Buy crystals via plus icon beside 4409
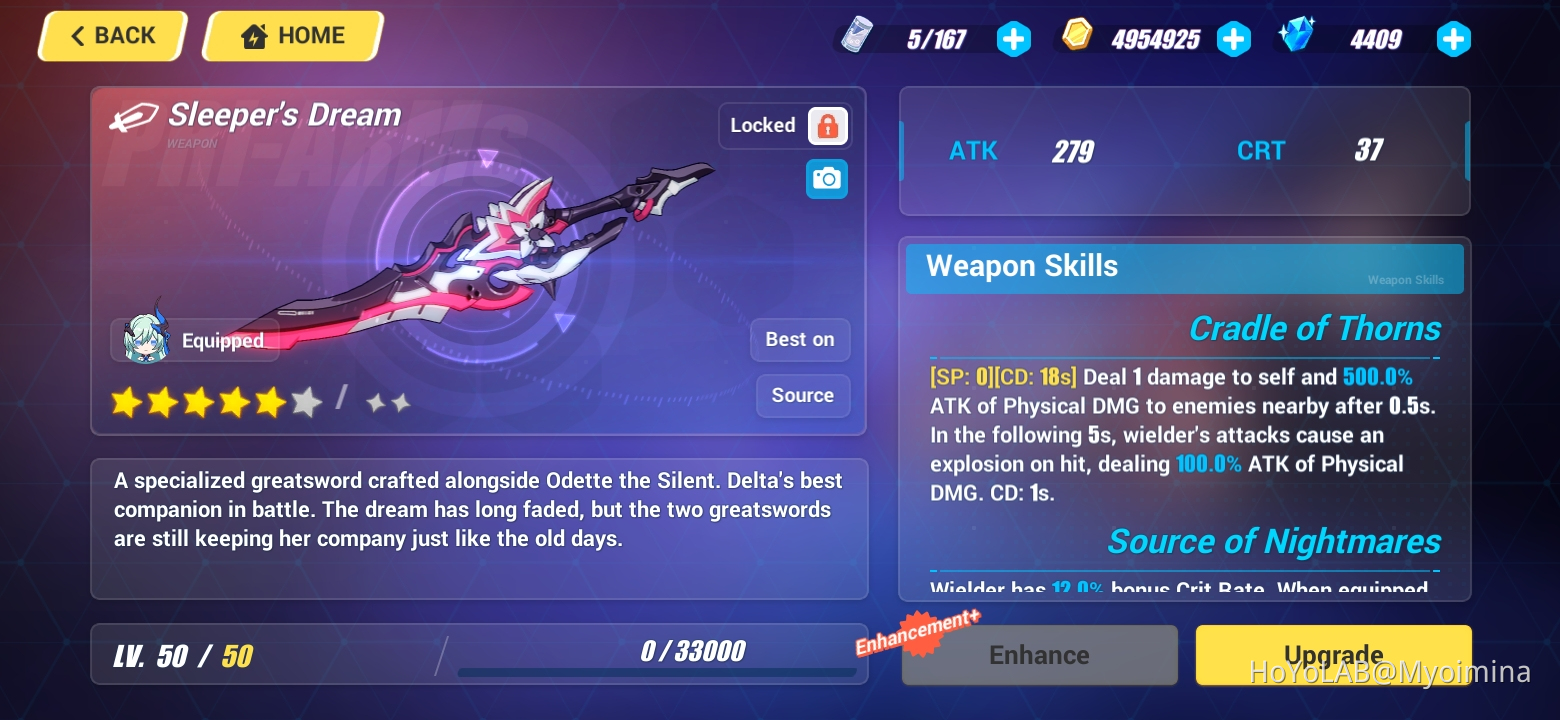The width and height of the screenshot is (1560, 720). click(1452, 38)
